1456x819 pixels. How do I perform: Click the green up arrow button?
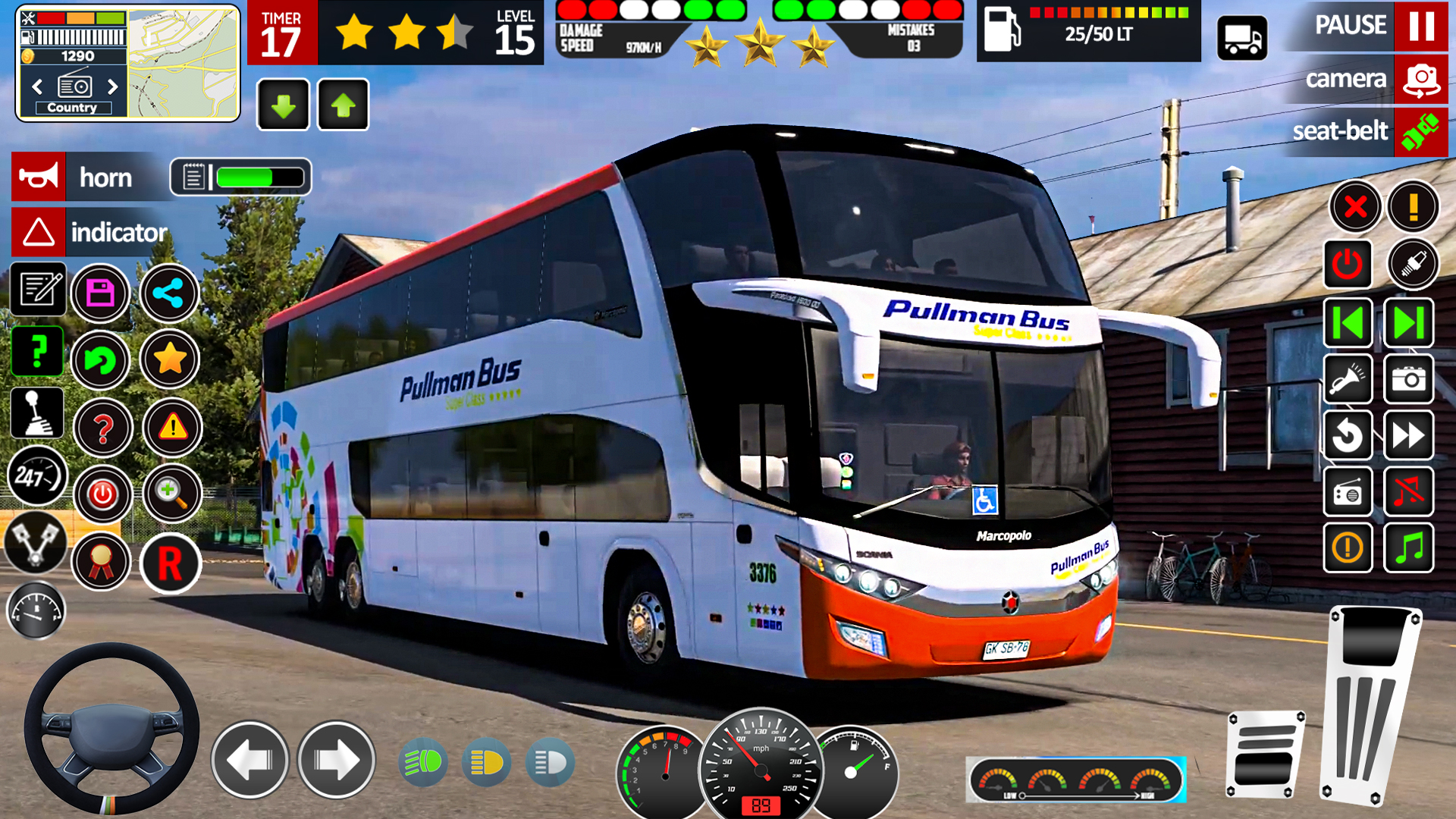coord(344,105)
